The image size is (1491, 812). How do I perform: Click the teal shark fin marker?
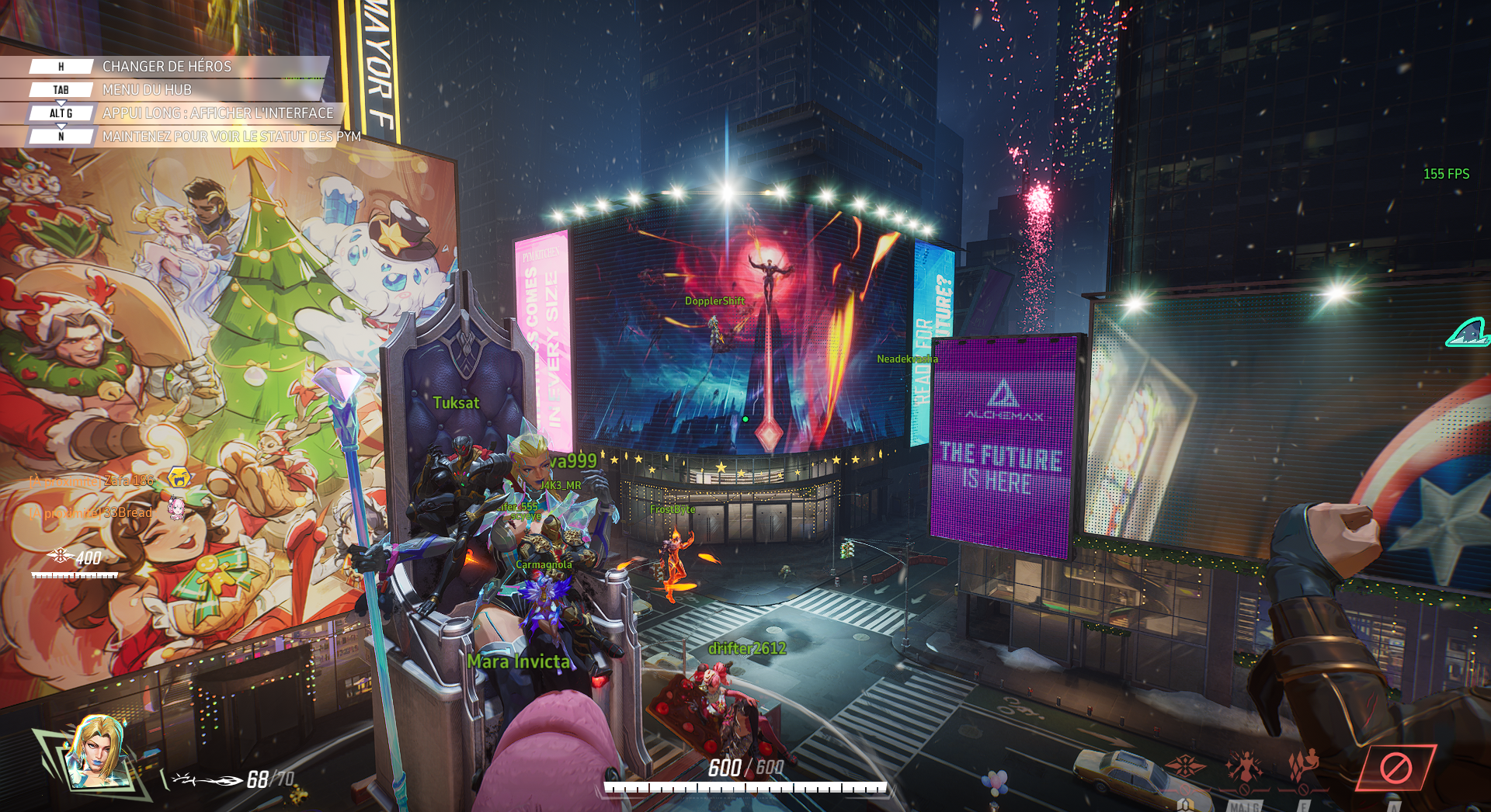[1468, 332]
